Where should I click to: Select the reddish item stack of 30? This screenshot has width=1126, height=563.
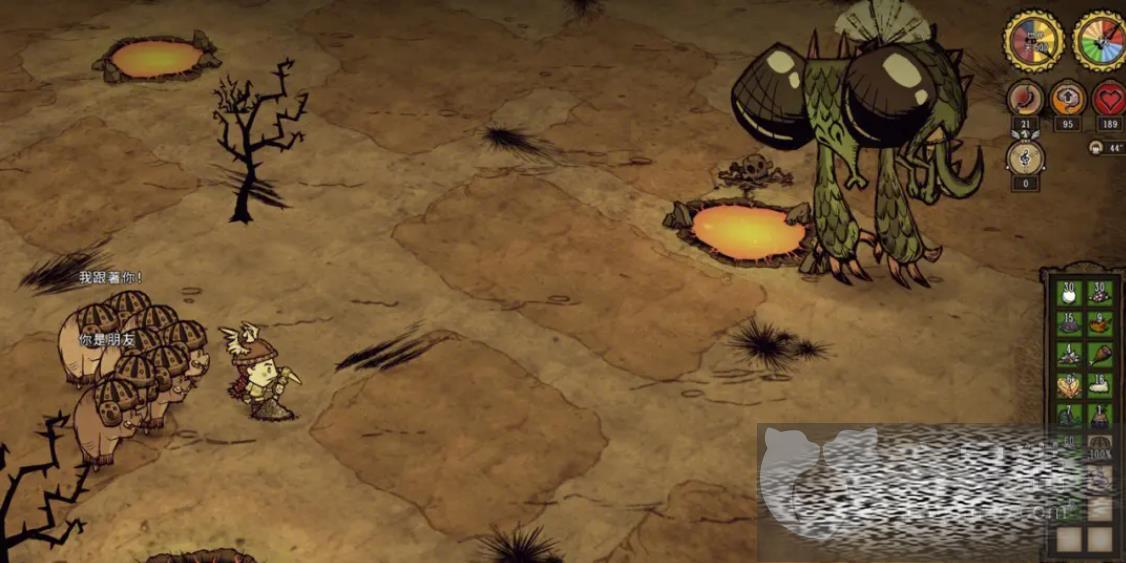1099,293
